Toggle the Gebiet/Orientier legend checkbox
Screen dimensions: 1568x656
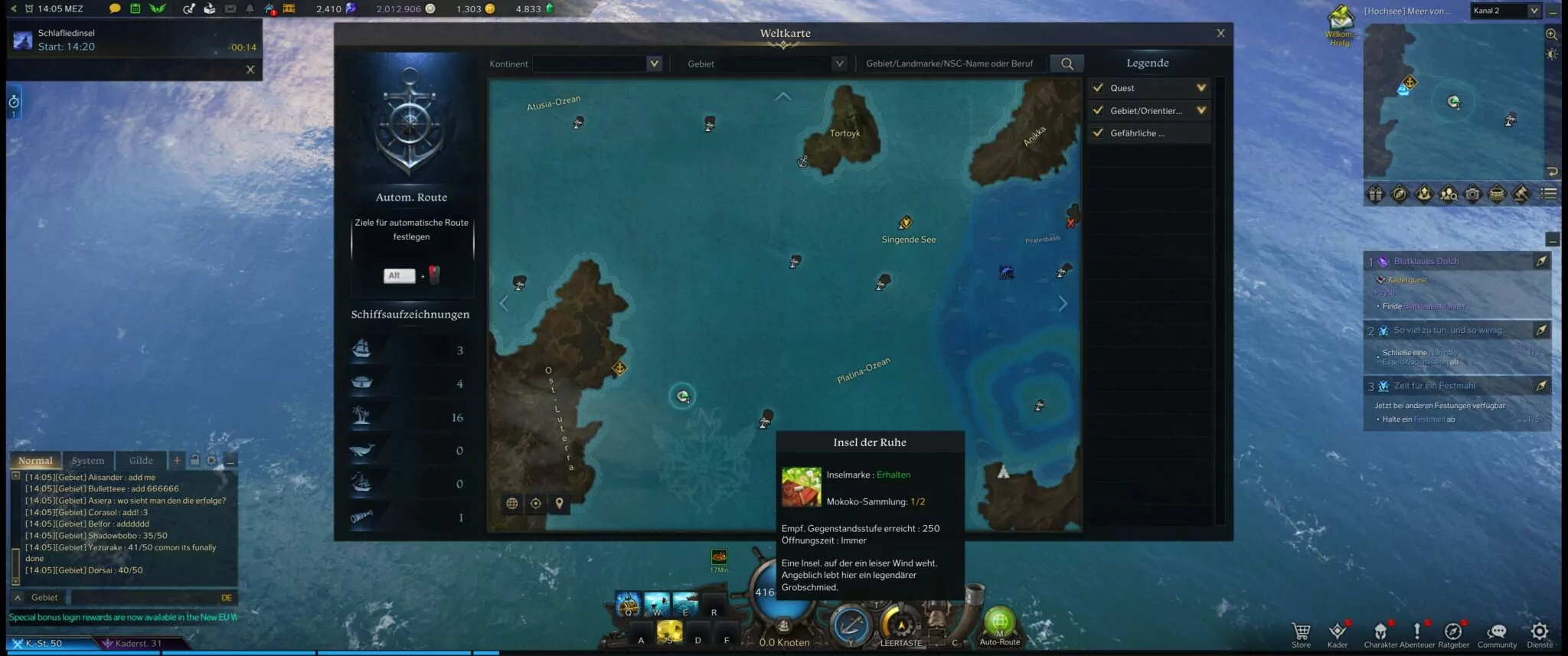point(1098,110)
